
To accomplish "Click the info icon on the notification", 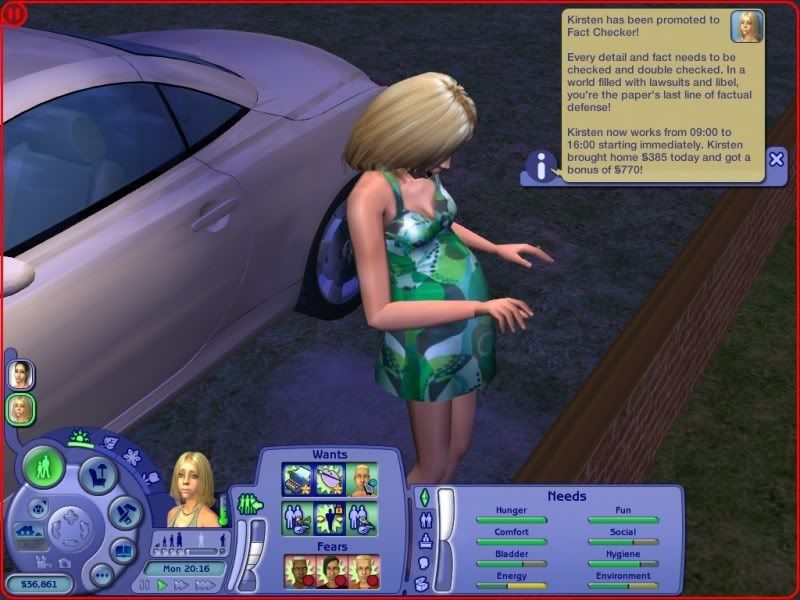I will [x=542, y=168].
